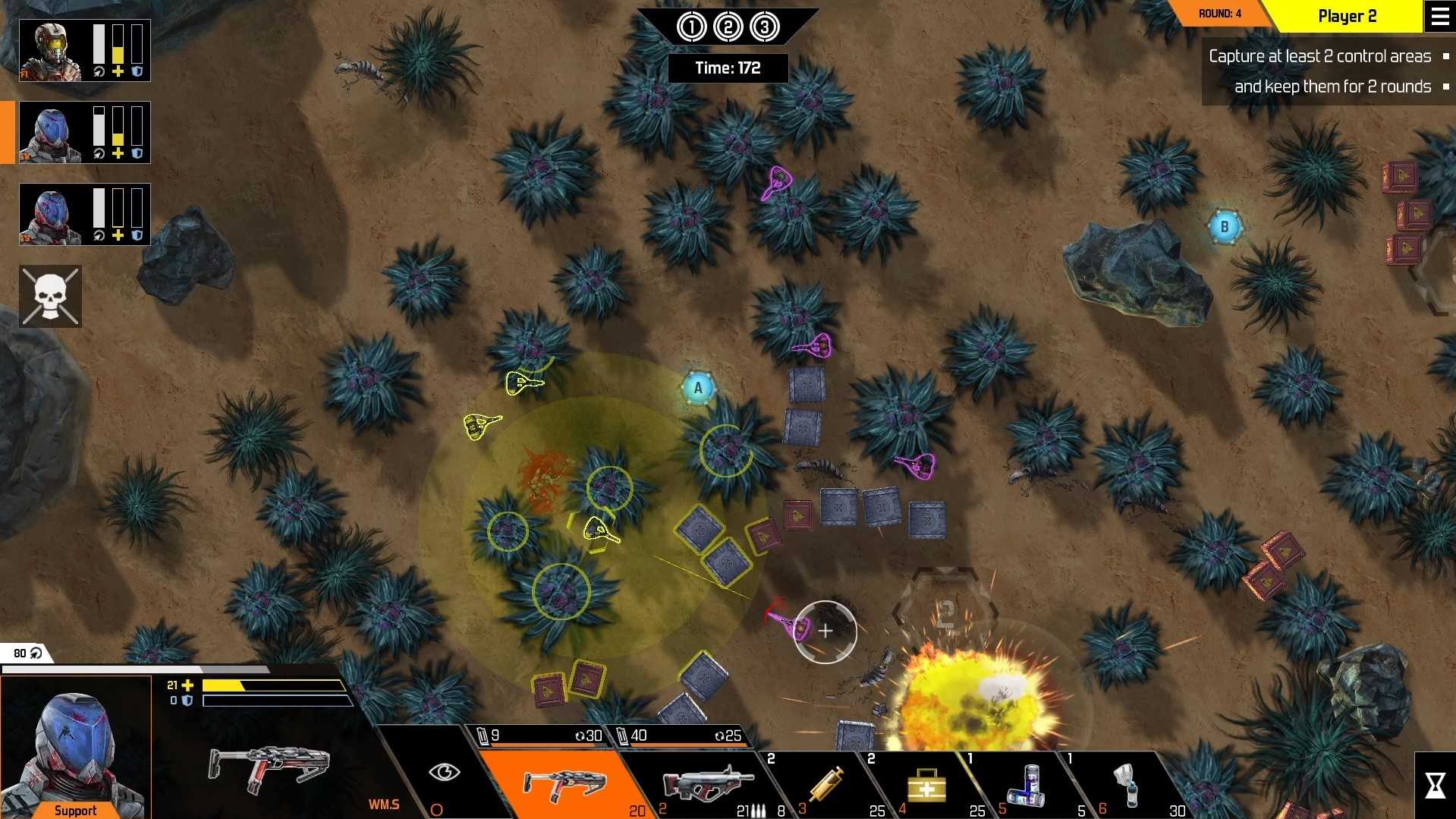
Task: Toggle the heal cross on the second portrait
Action: point(117,154)
